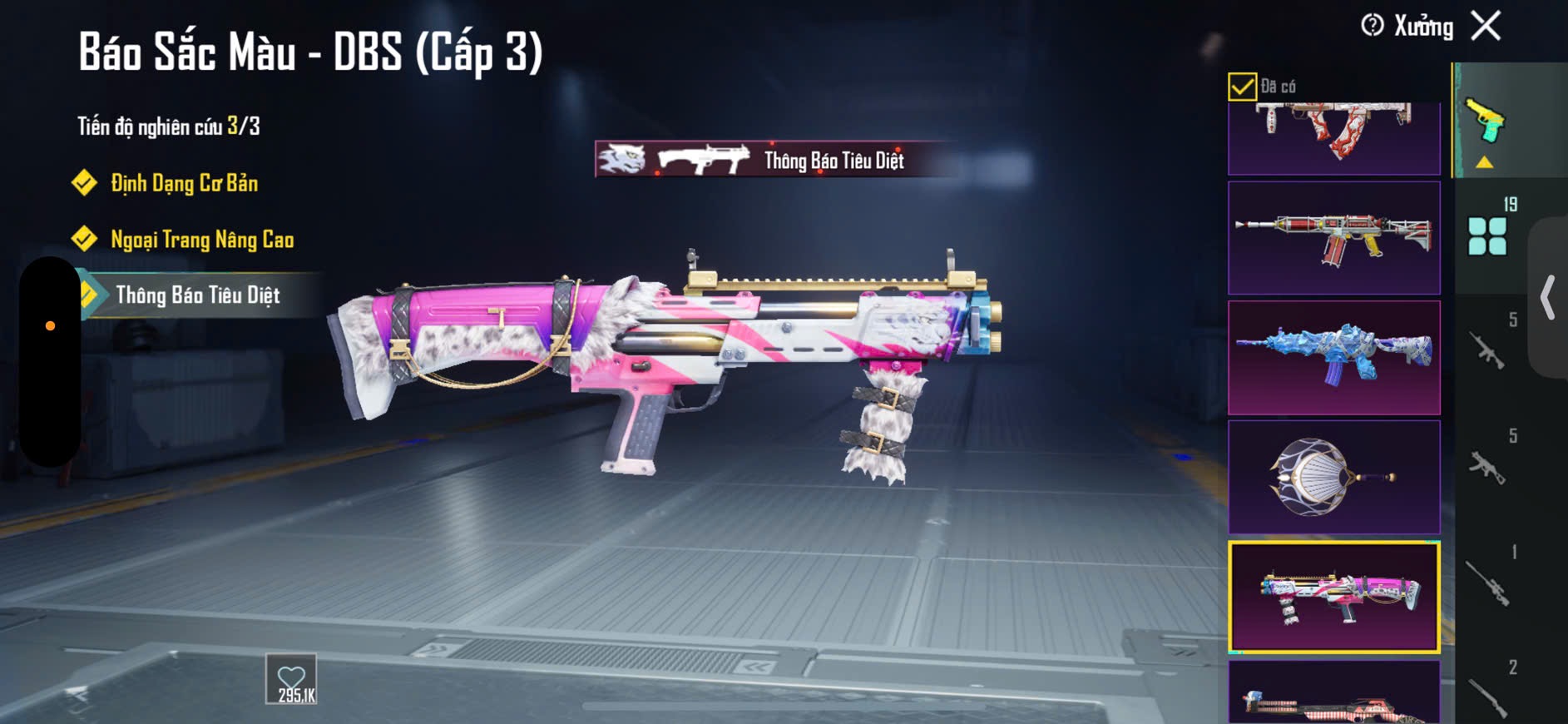Image resolution: width=1568 pixels, height=724 pixels.
Task: Open the submachine gun category
Action: (1488, 466)
